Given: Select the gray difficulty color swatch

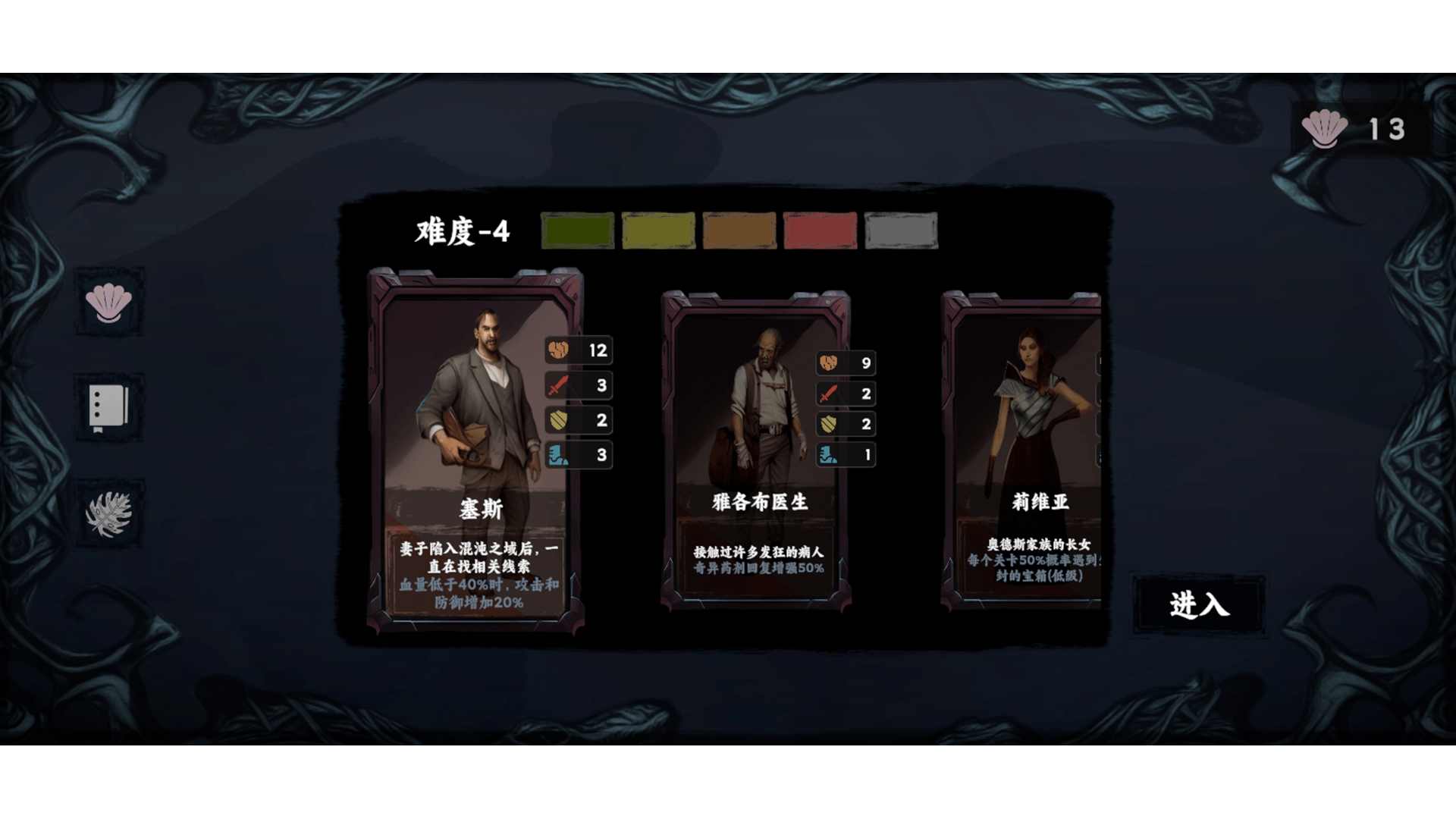Looking at the screenshot, I should (x=899, y=231).
